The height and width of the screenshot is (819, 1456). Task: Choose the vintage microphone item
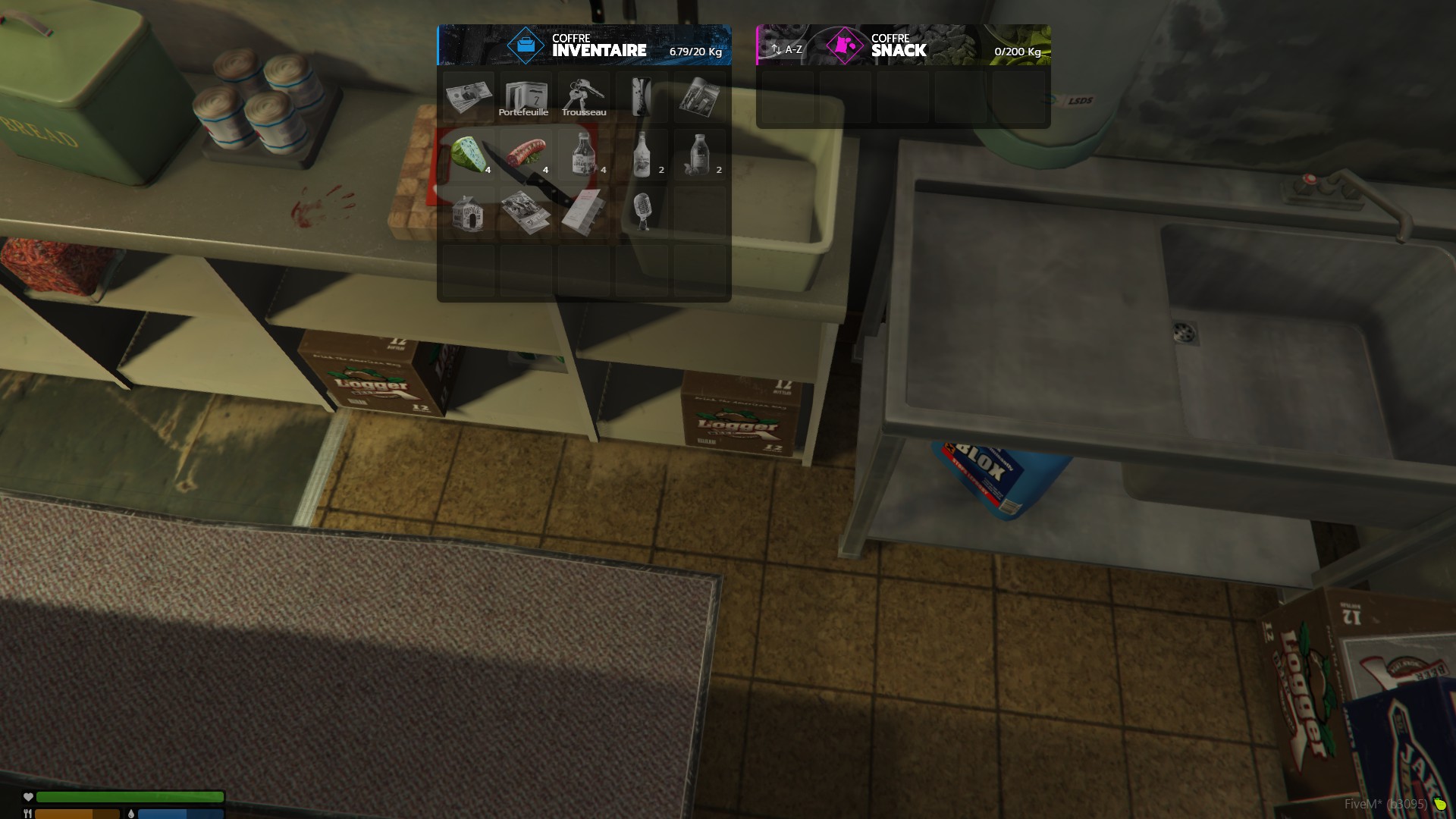click(642, 212)
